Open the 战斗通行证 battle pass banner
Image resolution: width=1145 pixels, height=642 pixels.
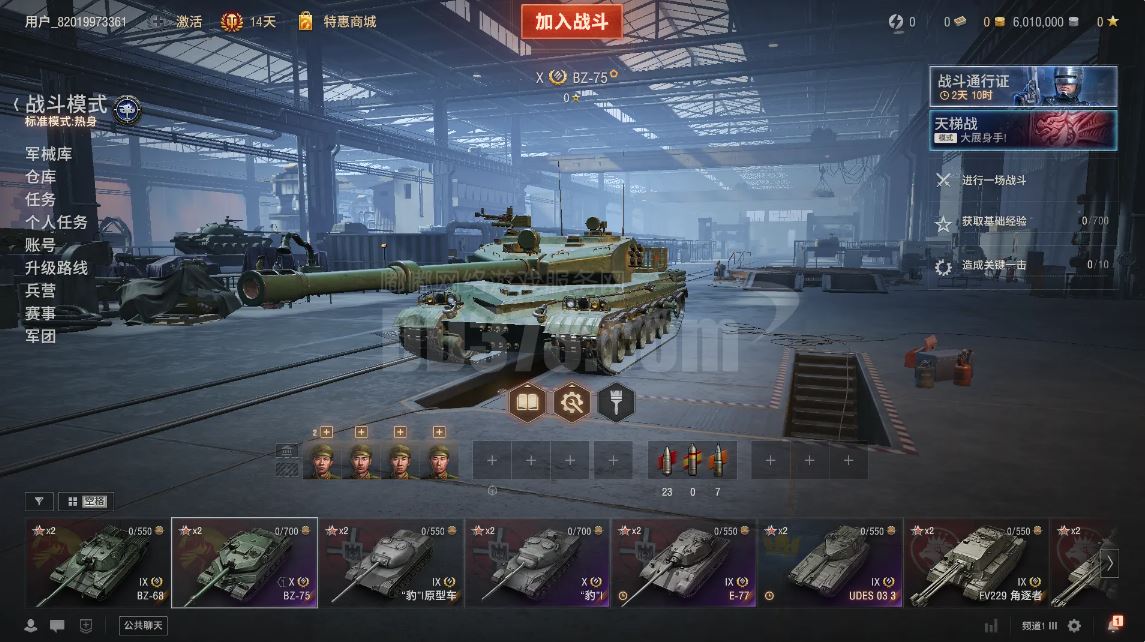point(1023,87)
